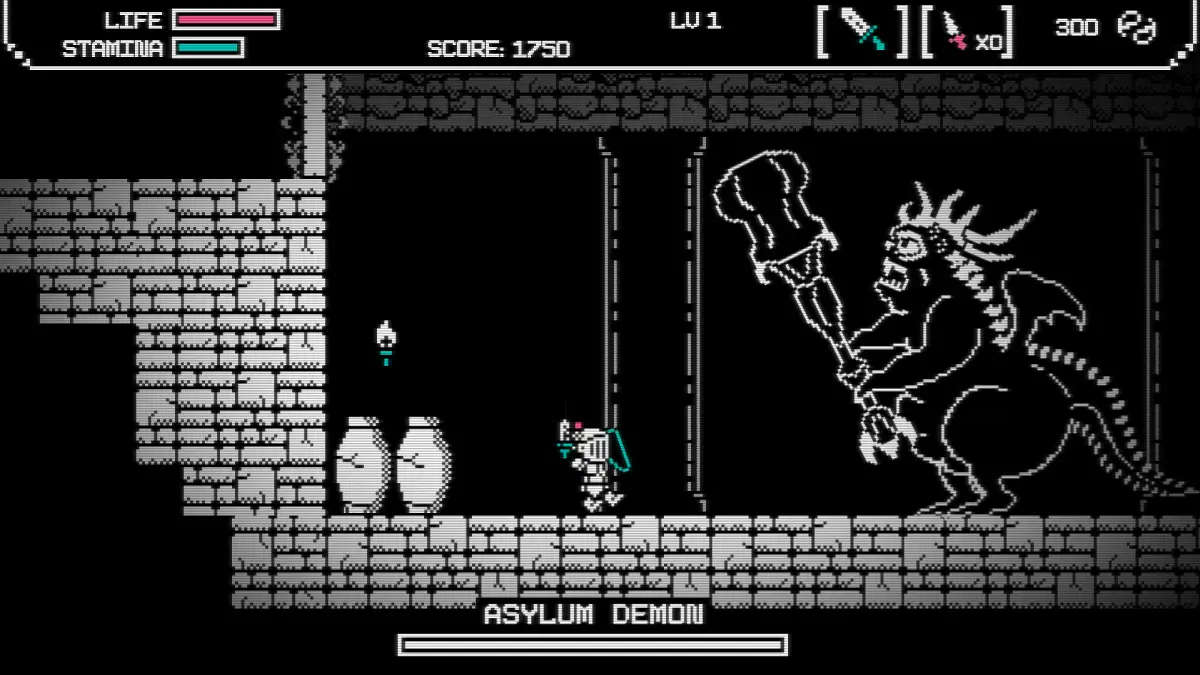Click the coin currency icon
Viewport: 1200px width, 675px height.
1136,28
